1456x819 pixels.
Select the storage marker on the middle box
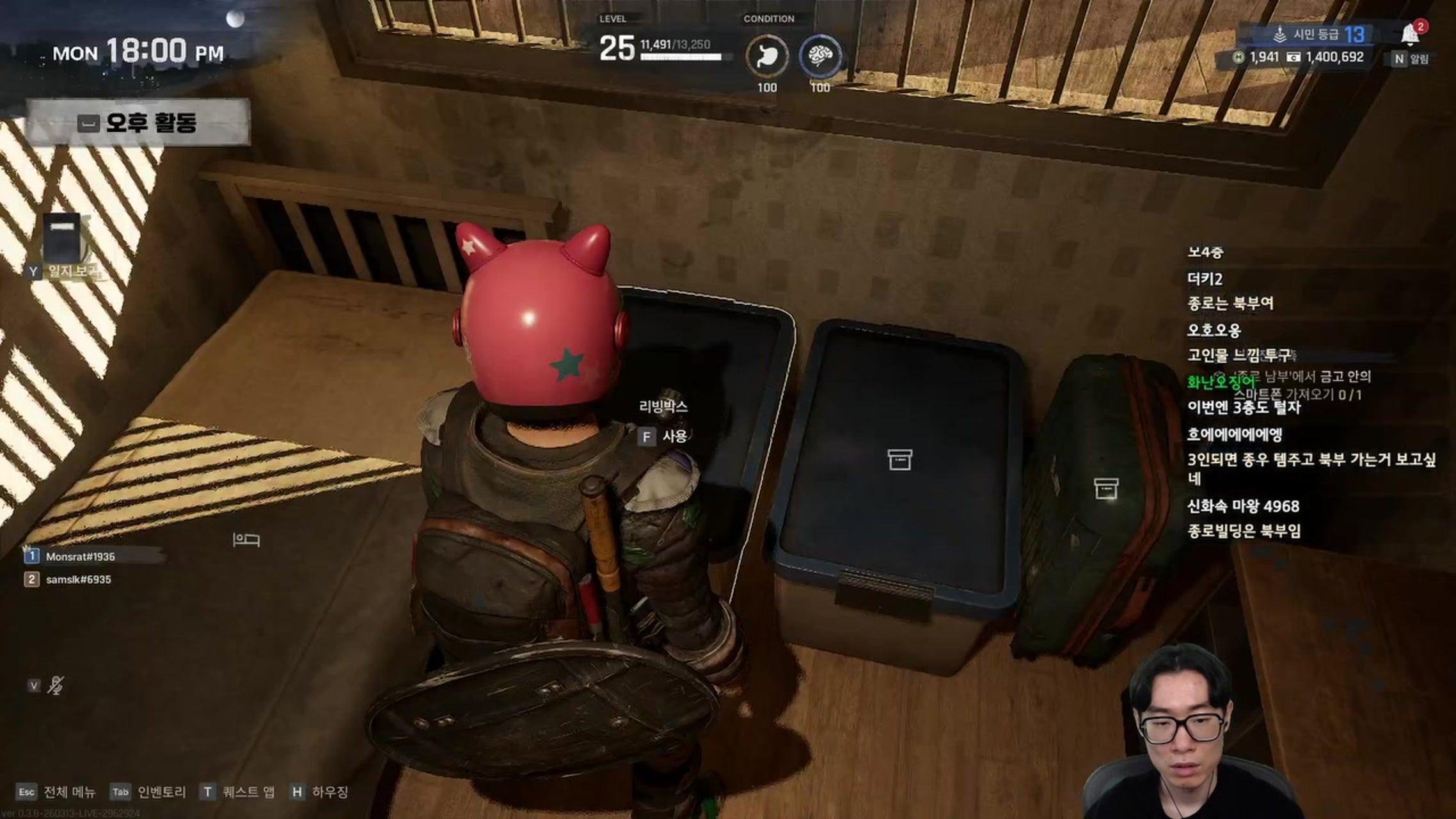coord(899,459)
